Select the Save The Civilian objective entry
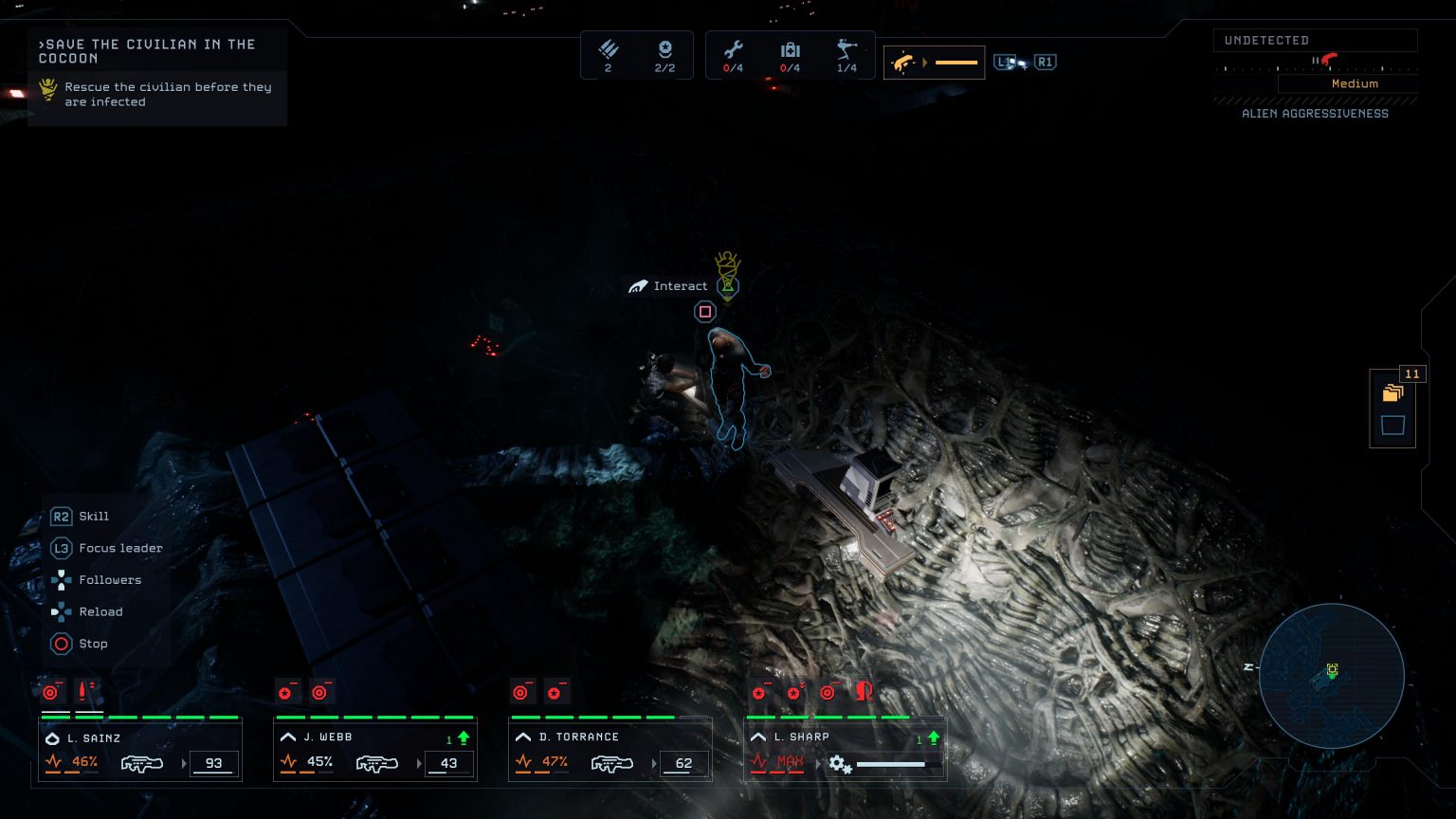 point(146,51)
